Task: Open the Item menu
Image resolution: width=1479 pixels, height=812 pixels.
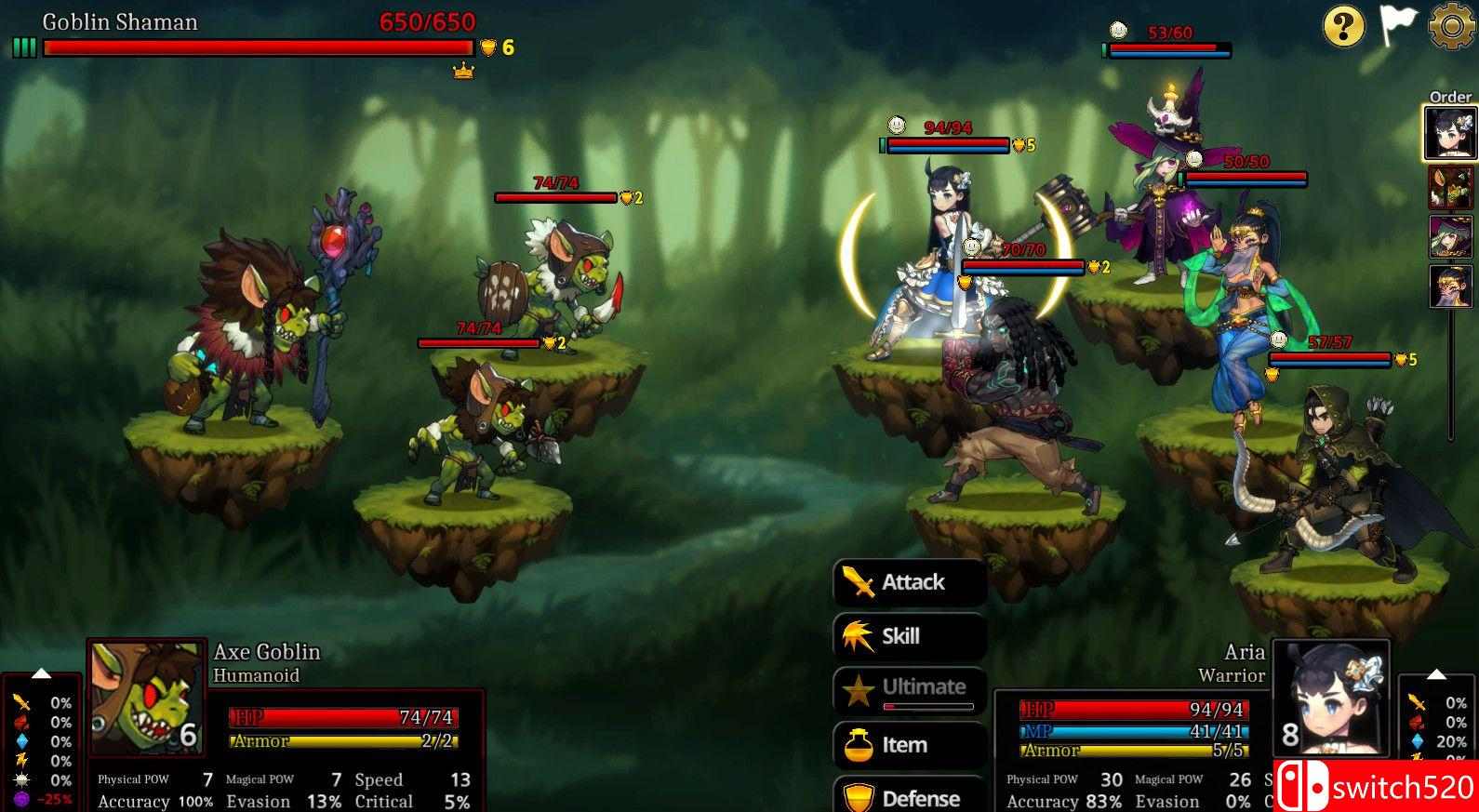Action: pos(910,745)
